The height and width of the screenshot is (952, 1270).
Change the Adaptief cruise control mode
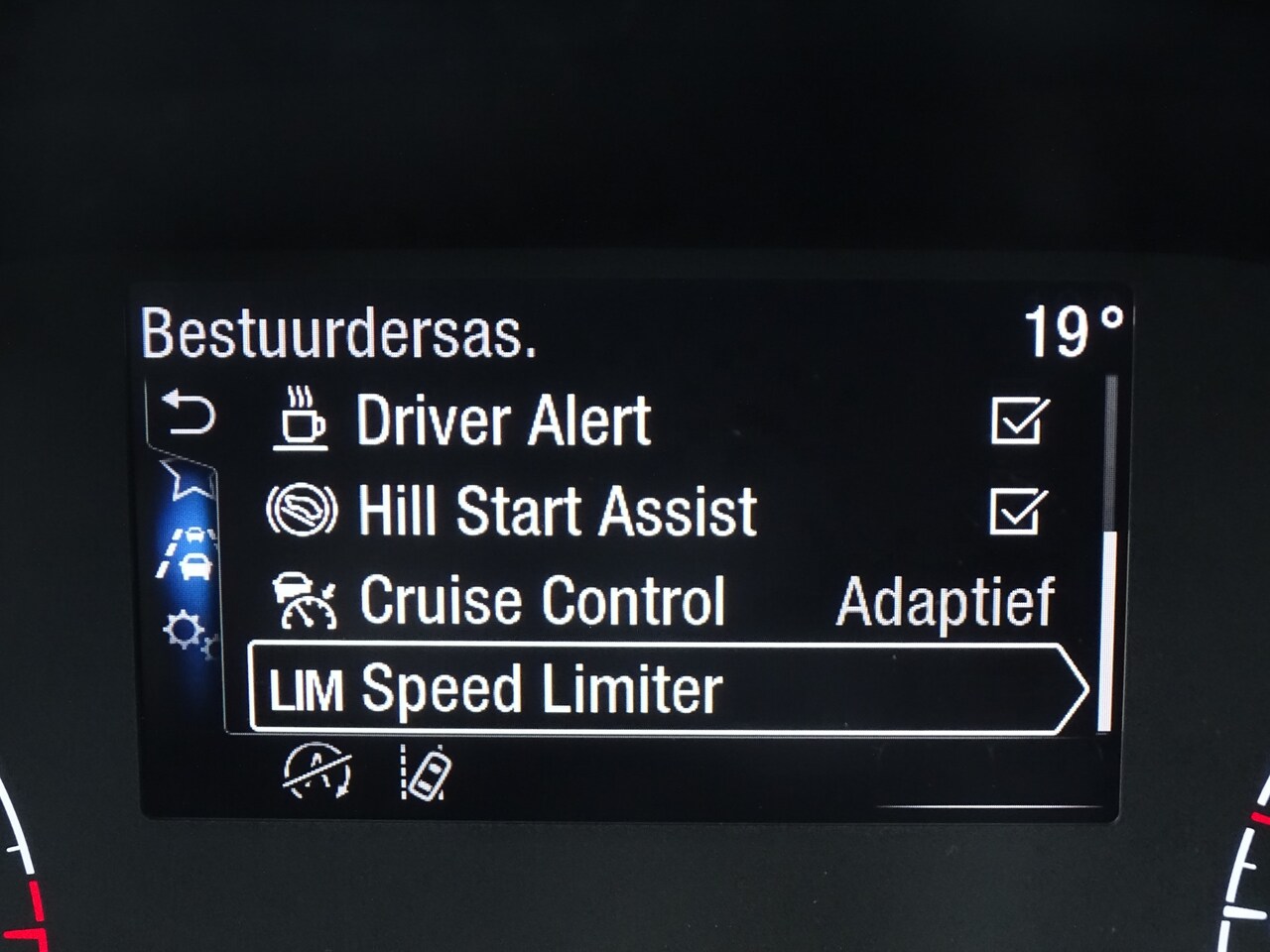(945, 601)
